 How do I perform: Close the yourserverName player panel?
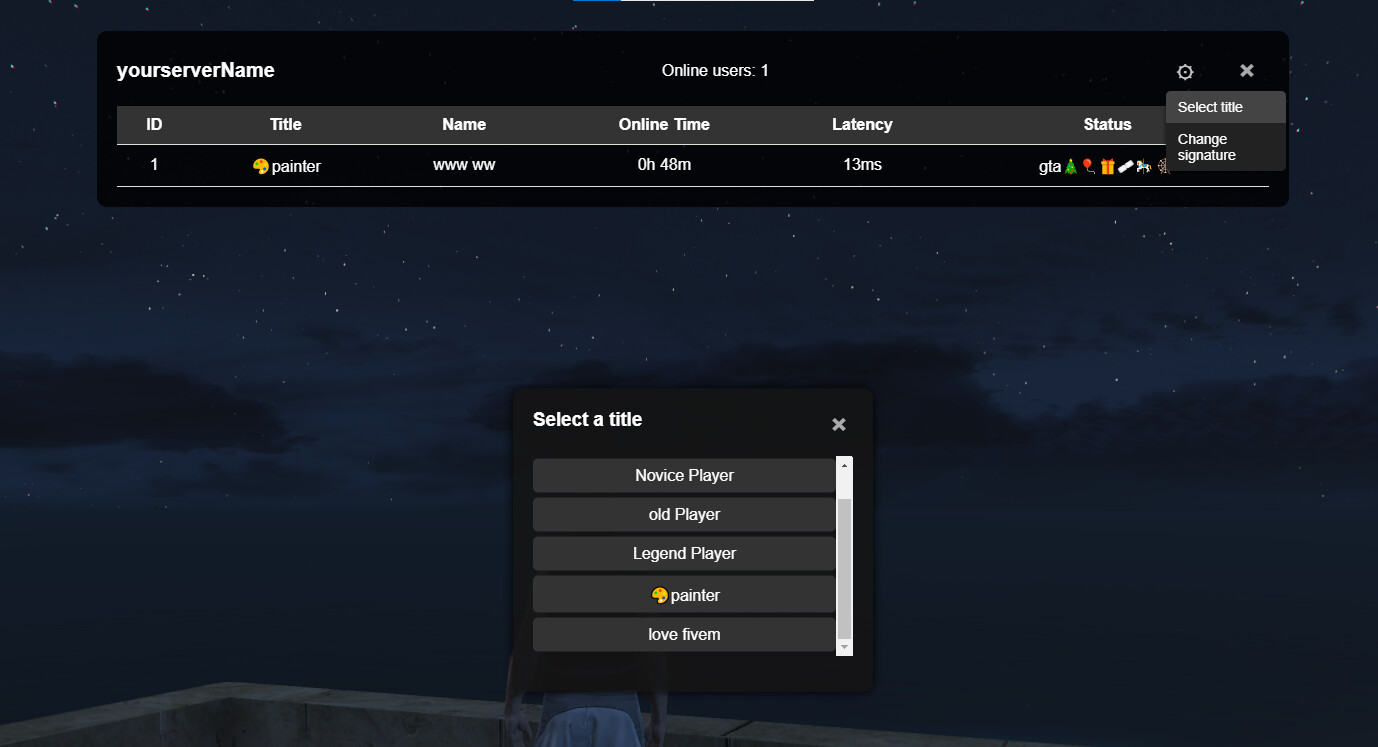click(x=1246, y=71)
